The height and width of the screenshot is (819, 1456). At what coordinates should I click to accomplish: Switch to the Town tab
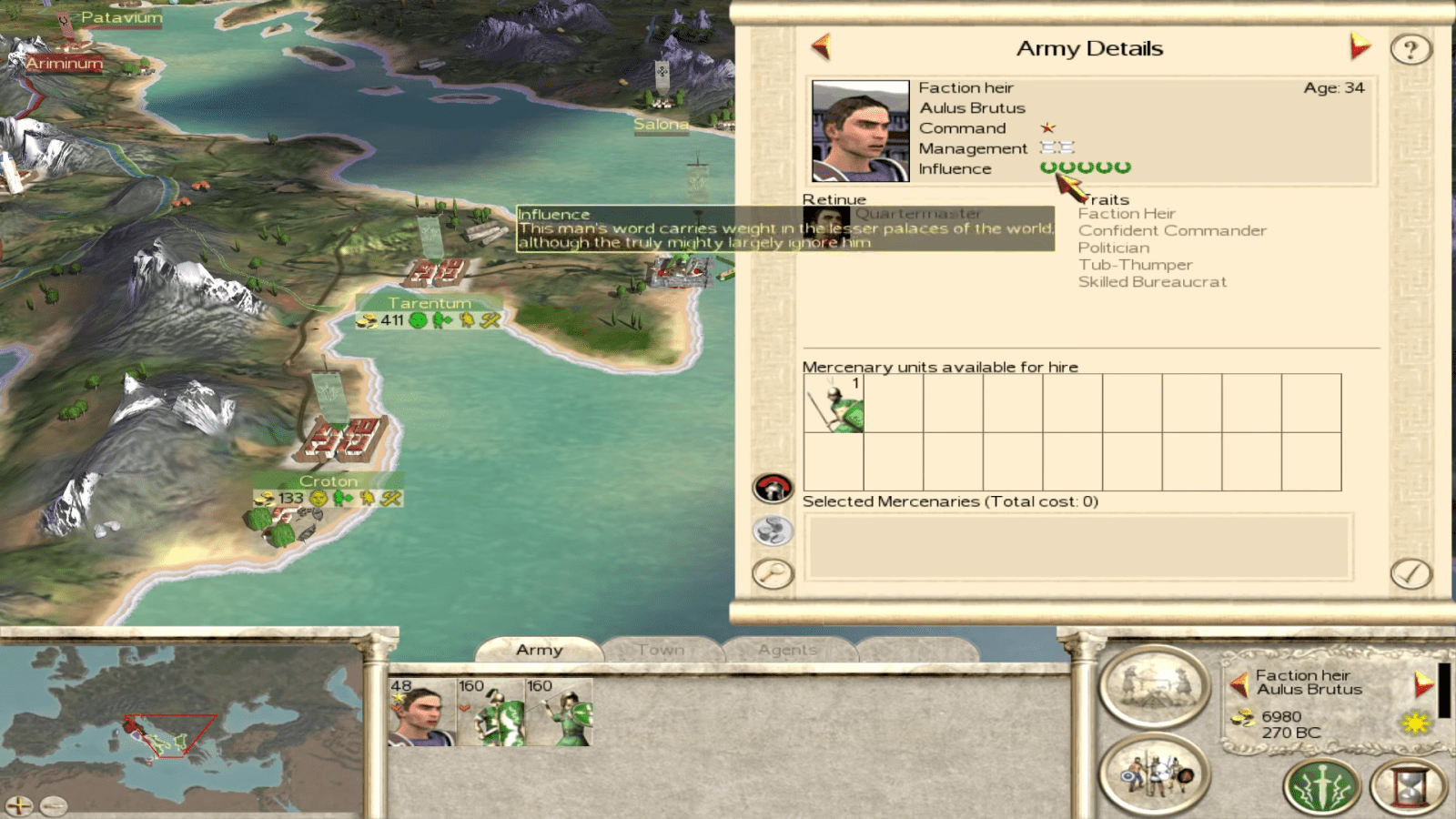coord(661,649)
